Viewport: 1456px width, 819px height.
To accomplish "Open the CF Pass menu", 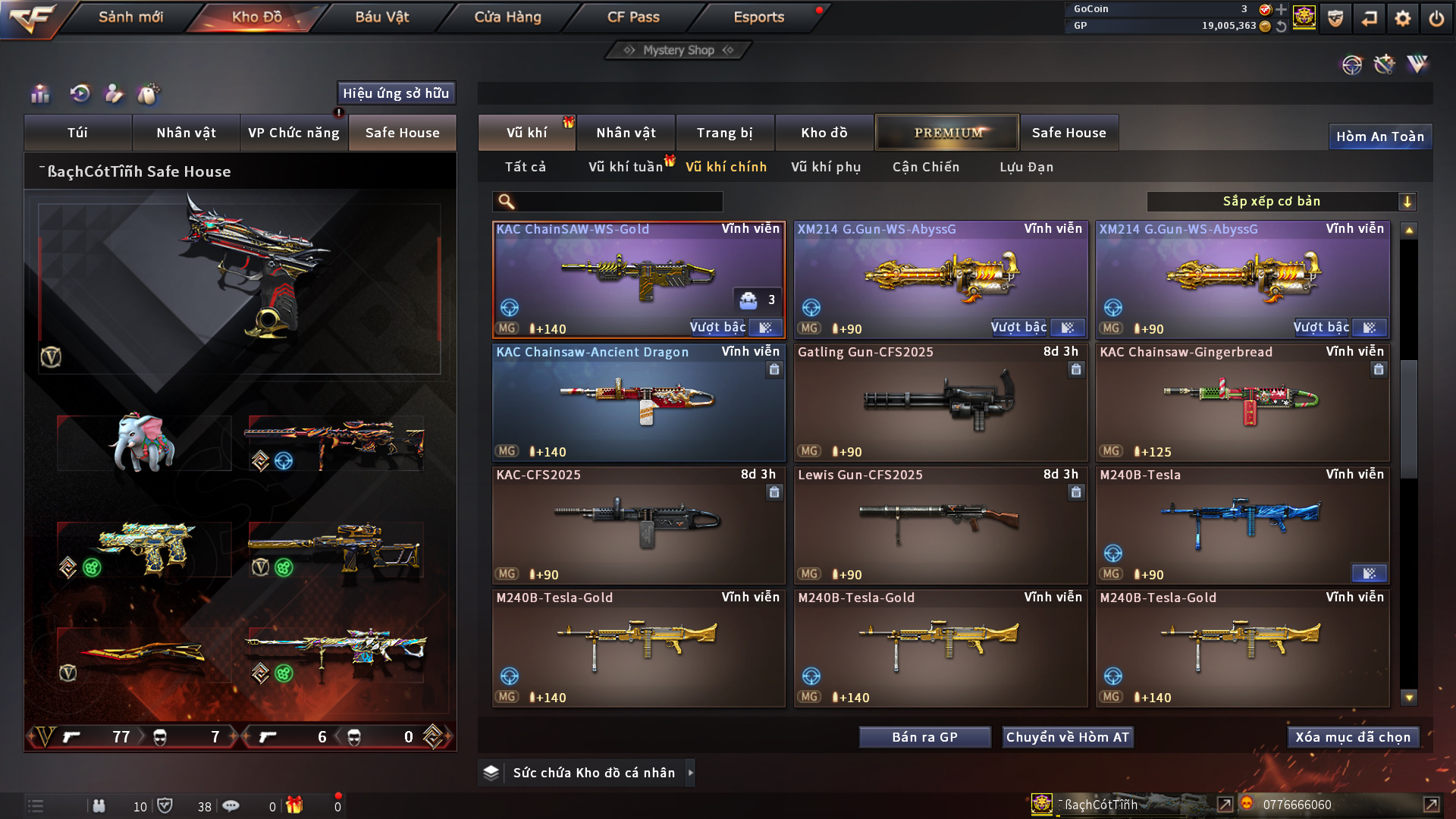I will [x=633, y=17].
